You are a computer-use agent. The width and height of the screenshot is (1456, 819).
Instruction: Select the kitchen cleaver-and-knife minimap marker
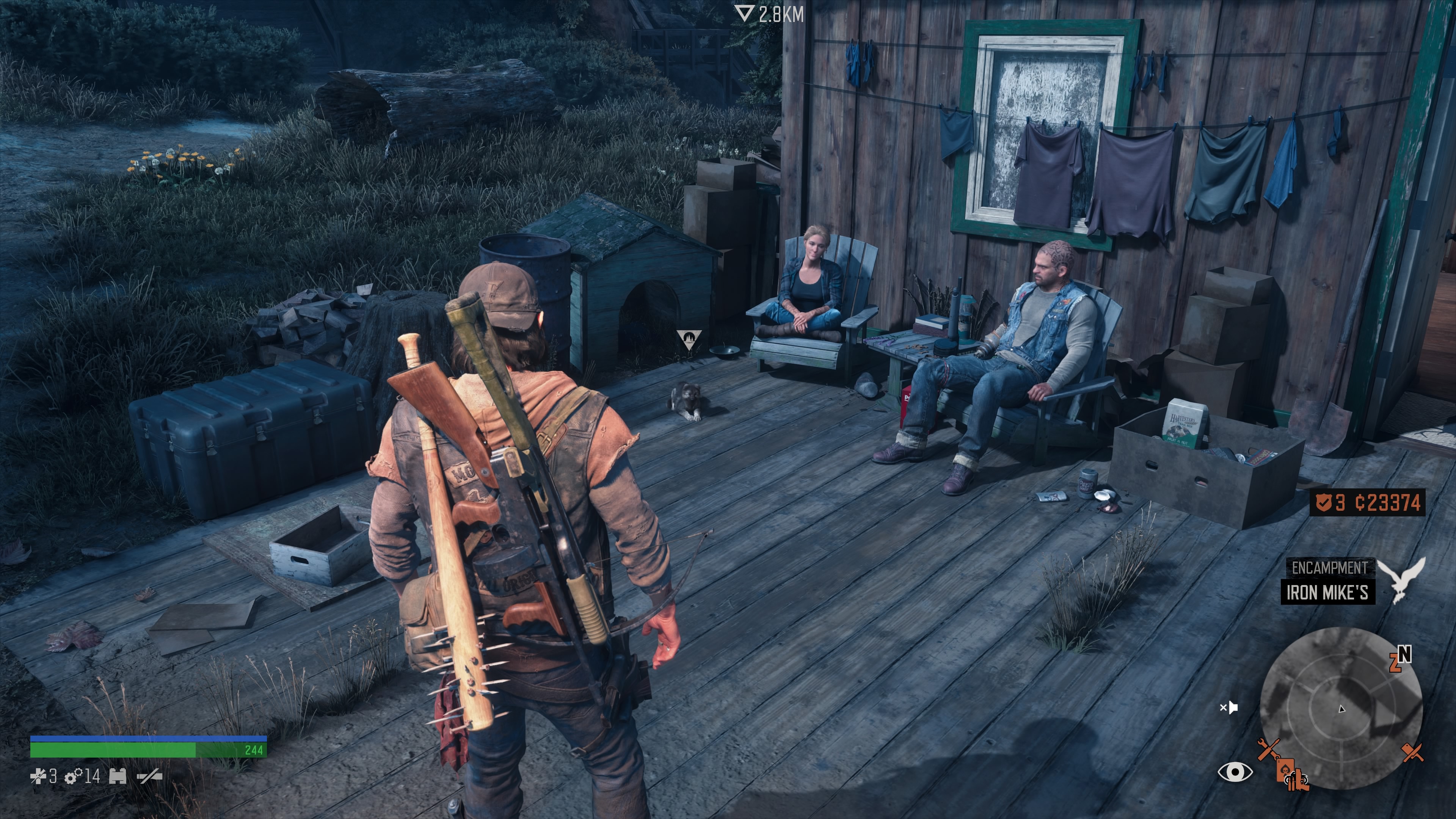click(1412, 752)
